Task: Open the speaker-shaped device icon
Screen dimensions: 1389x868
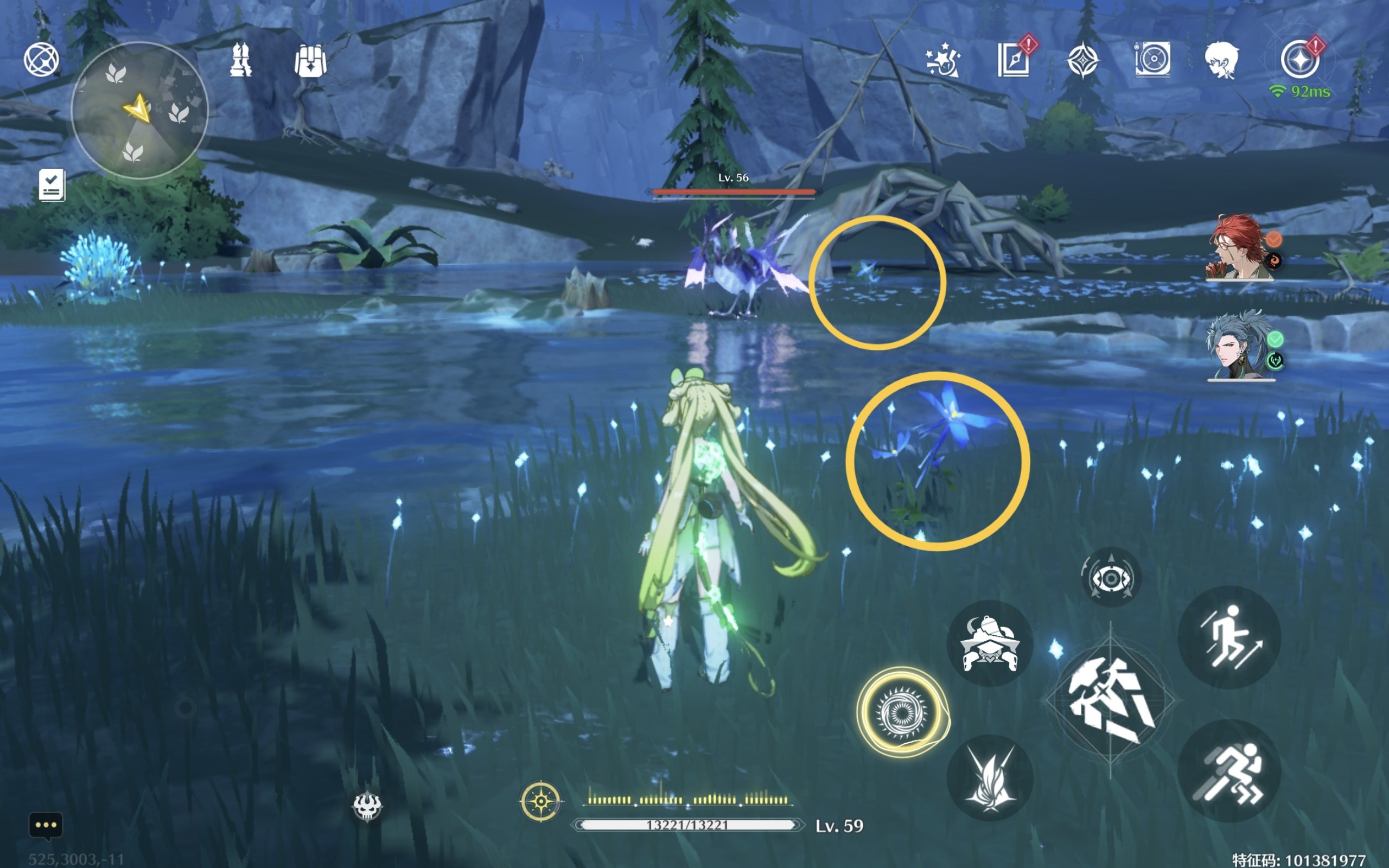Action: coord(1152,59)
